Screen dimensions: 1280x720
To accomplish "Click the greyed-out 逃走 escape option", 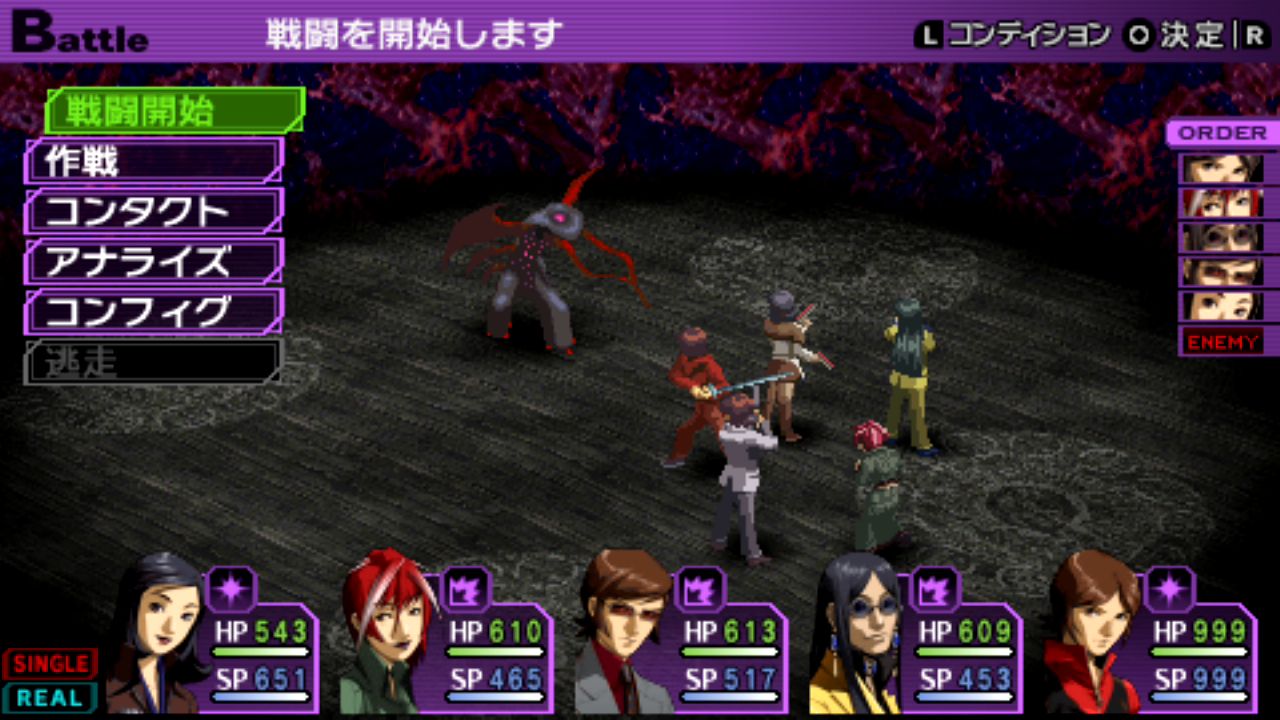I will point(154,361).
